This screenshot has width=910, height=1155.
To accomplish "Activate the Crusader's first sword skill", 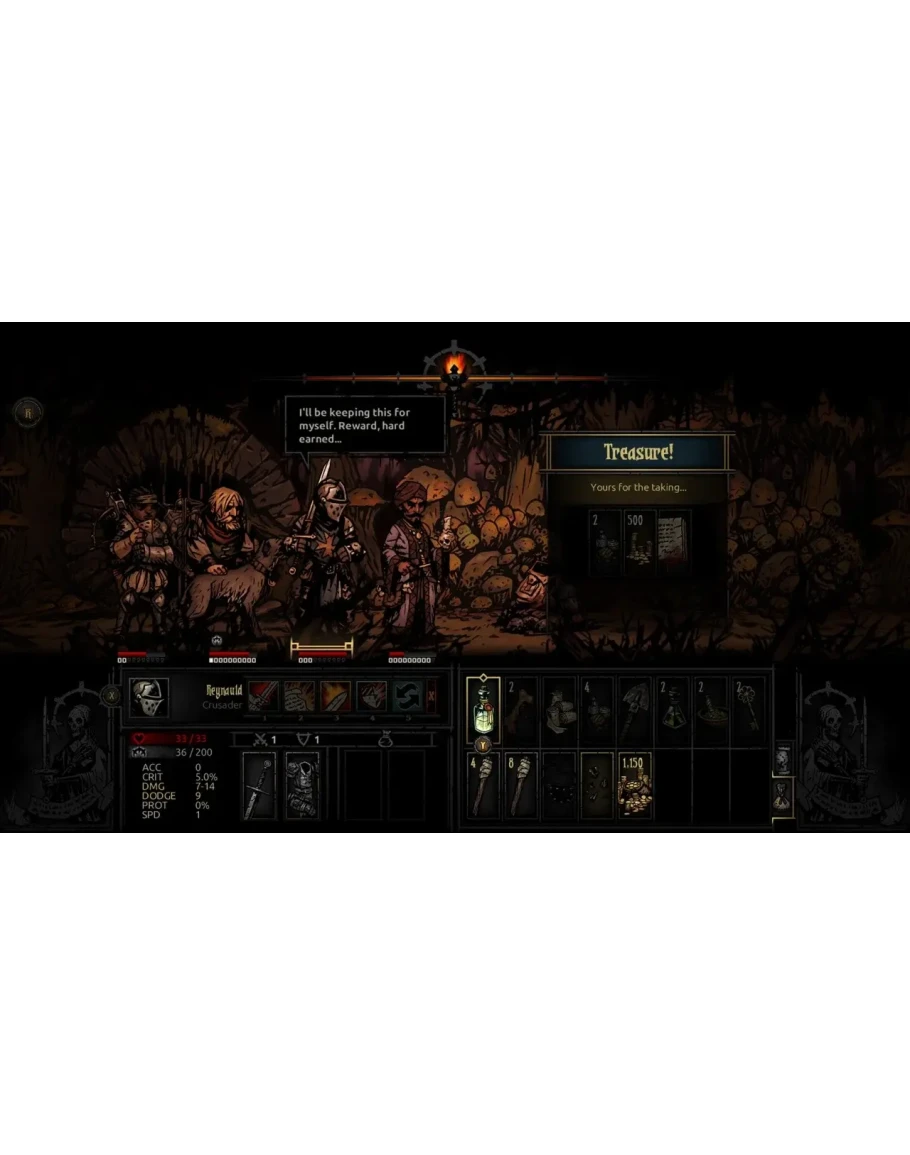I will click(264, 696).
